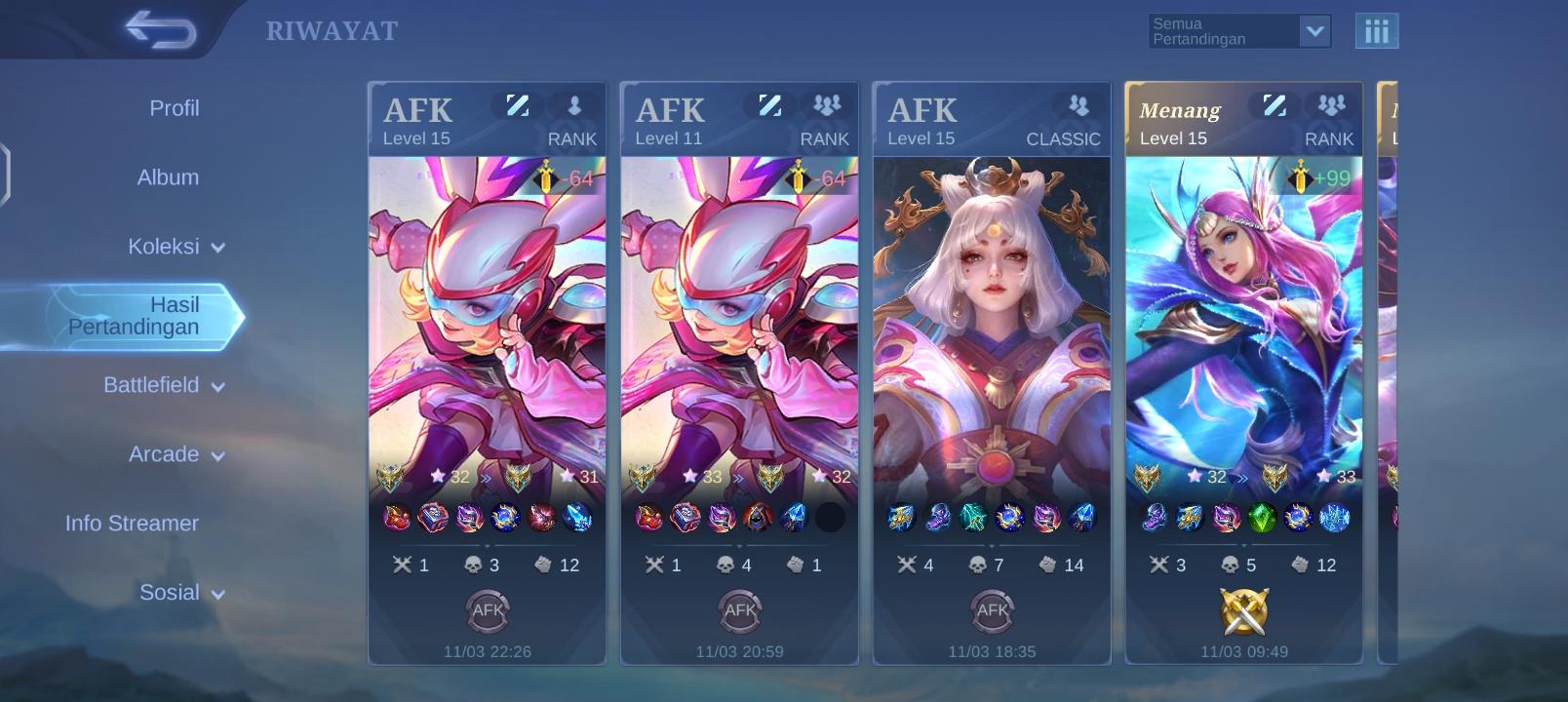This screenshot has width=1568, height=702.
Task: Click the gold victory emblem on the Menang card
Action: coord(1242,609)
